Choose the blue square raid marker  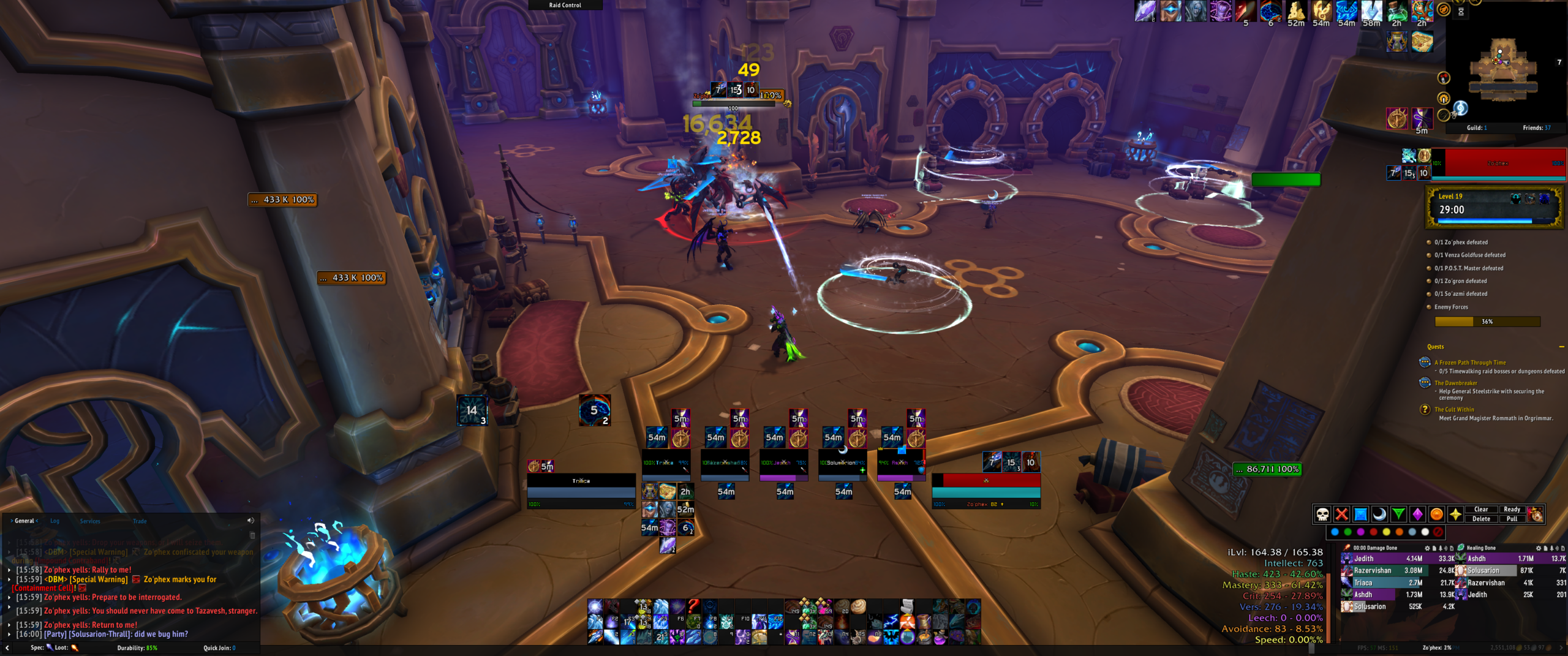[1360, 514]
